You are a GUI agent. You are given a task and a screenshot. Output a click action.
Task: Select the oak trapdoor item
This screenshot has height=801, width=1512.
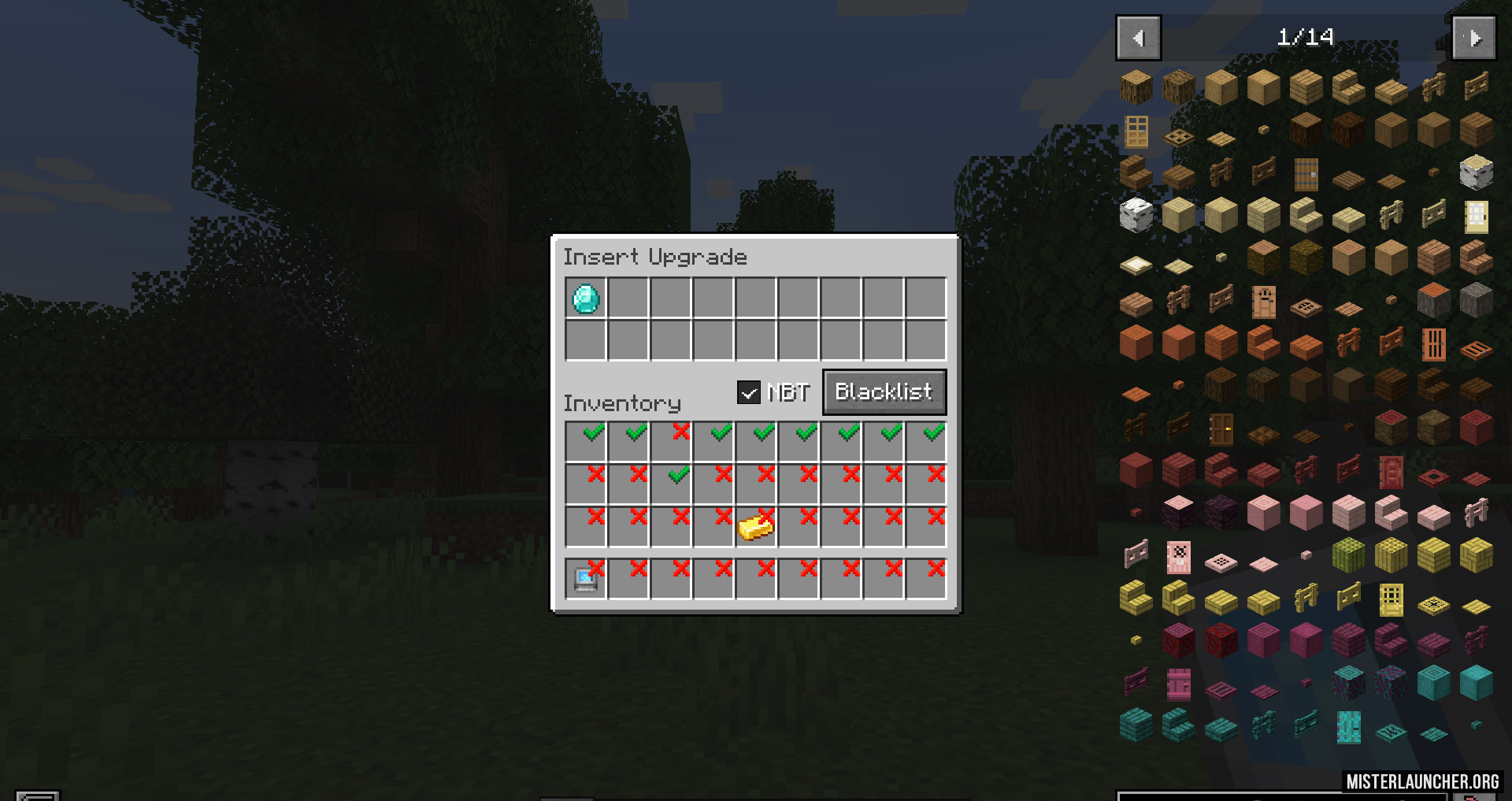1179,138
